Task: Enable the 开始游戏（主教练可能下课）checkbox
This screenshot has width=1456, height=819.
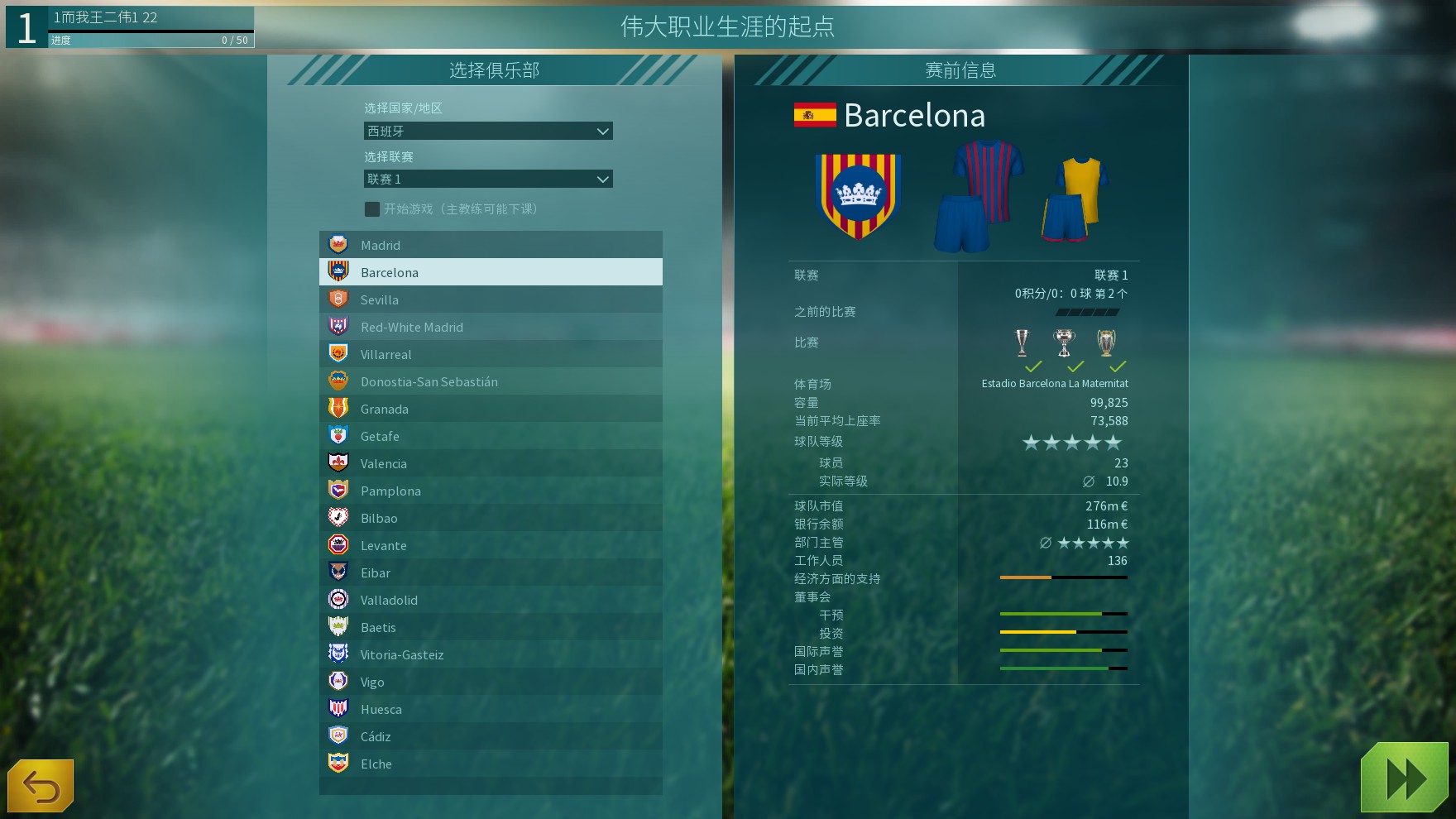Action: coord(371,209)
